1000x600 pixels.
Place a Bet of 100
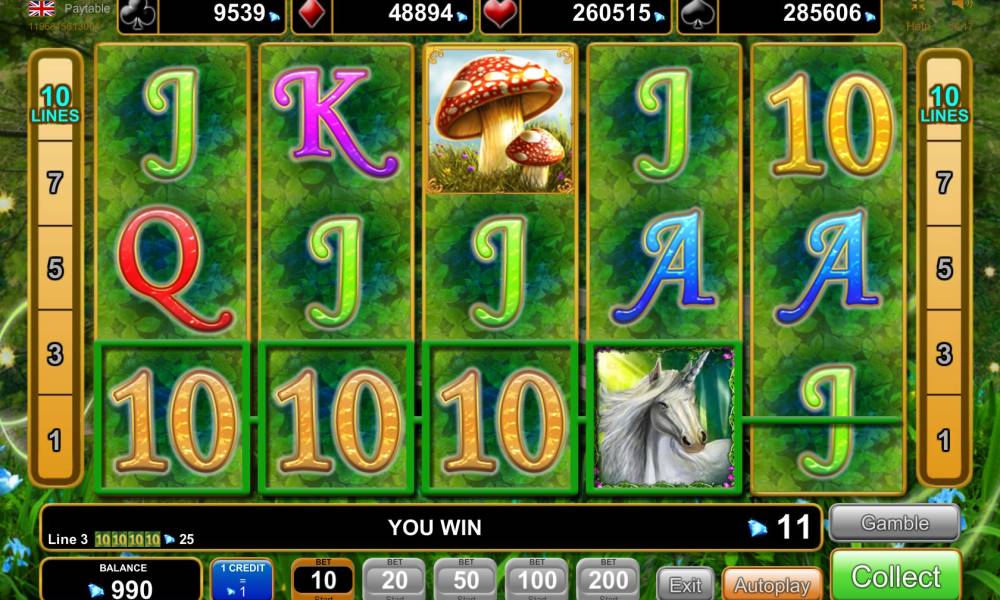click(x=537, y=579)
